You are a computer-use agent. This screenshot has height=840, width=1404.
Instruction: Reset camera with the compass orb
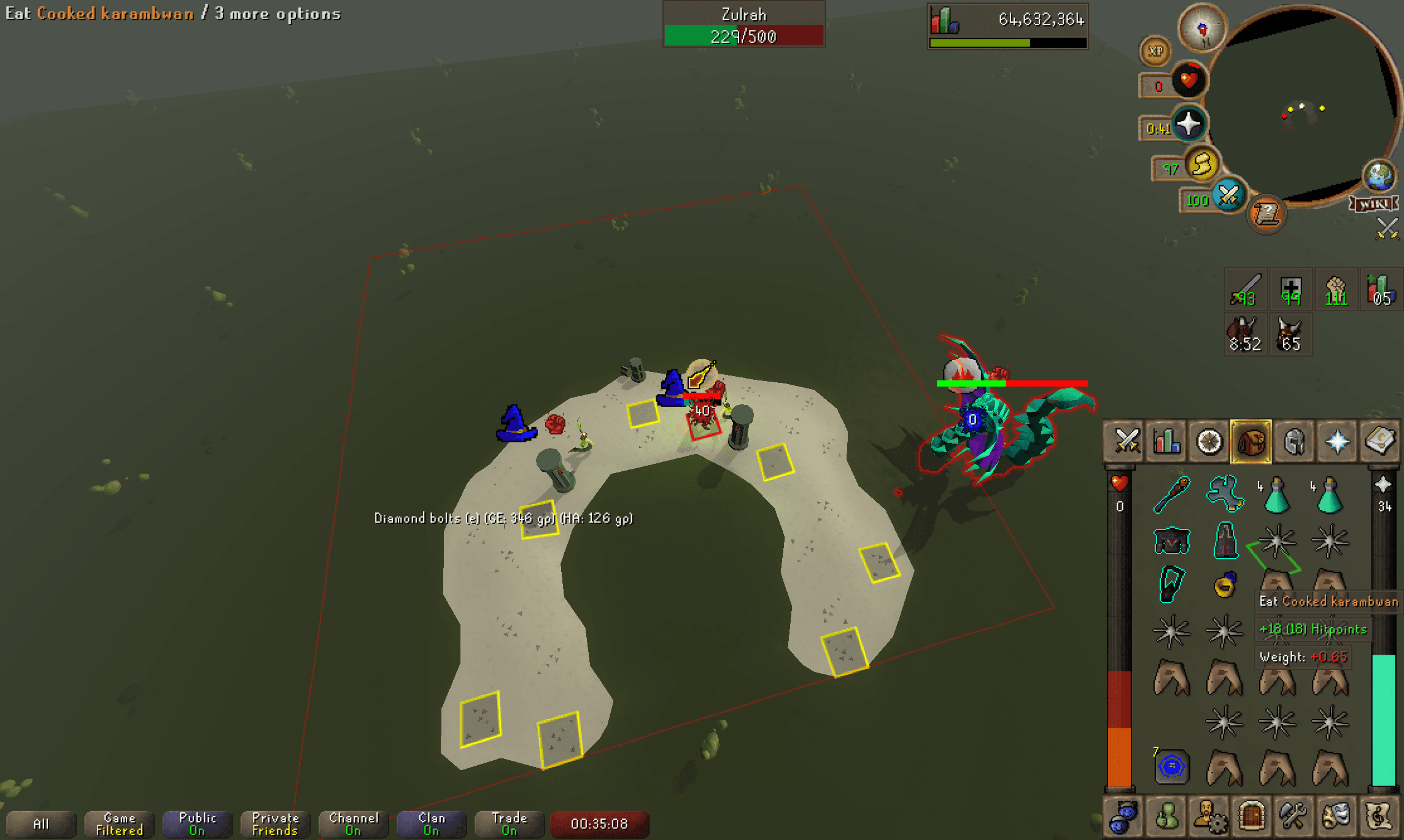click(1203, 27)
